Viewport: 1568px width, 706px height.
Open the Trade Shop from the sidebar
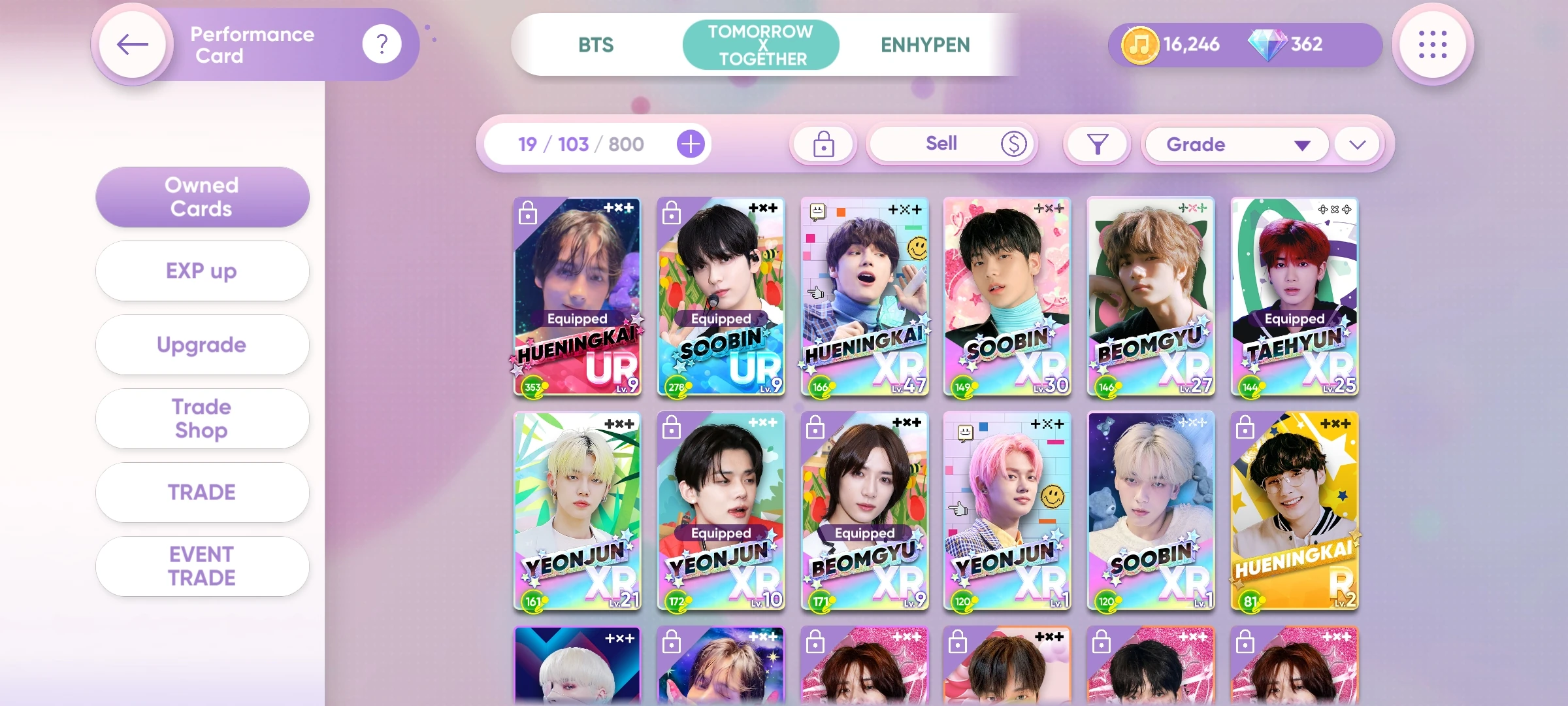202,418
